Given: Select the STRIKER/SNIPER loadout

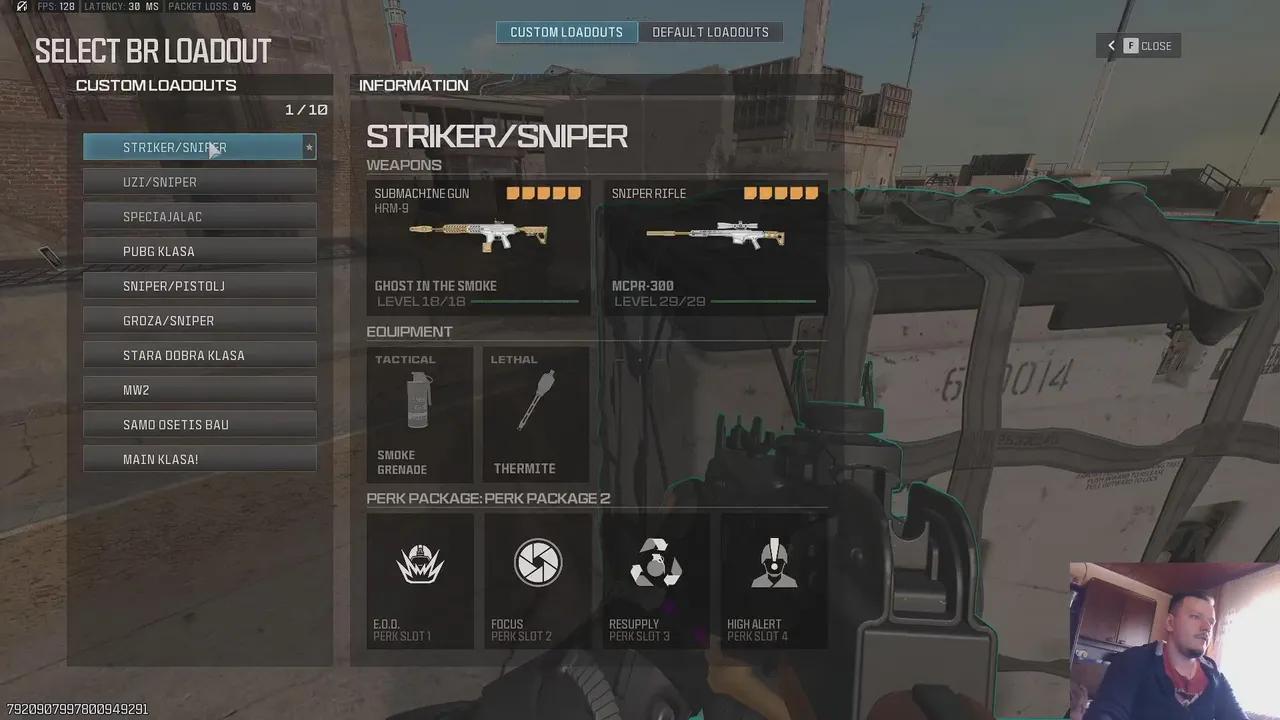Looking at the screenshot, I should [199, 147].
